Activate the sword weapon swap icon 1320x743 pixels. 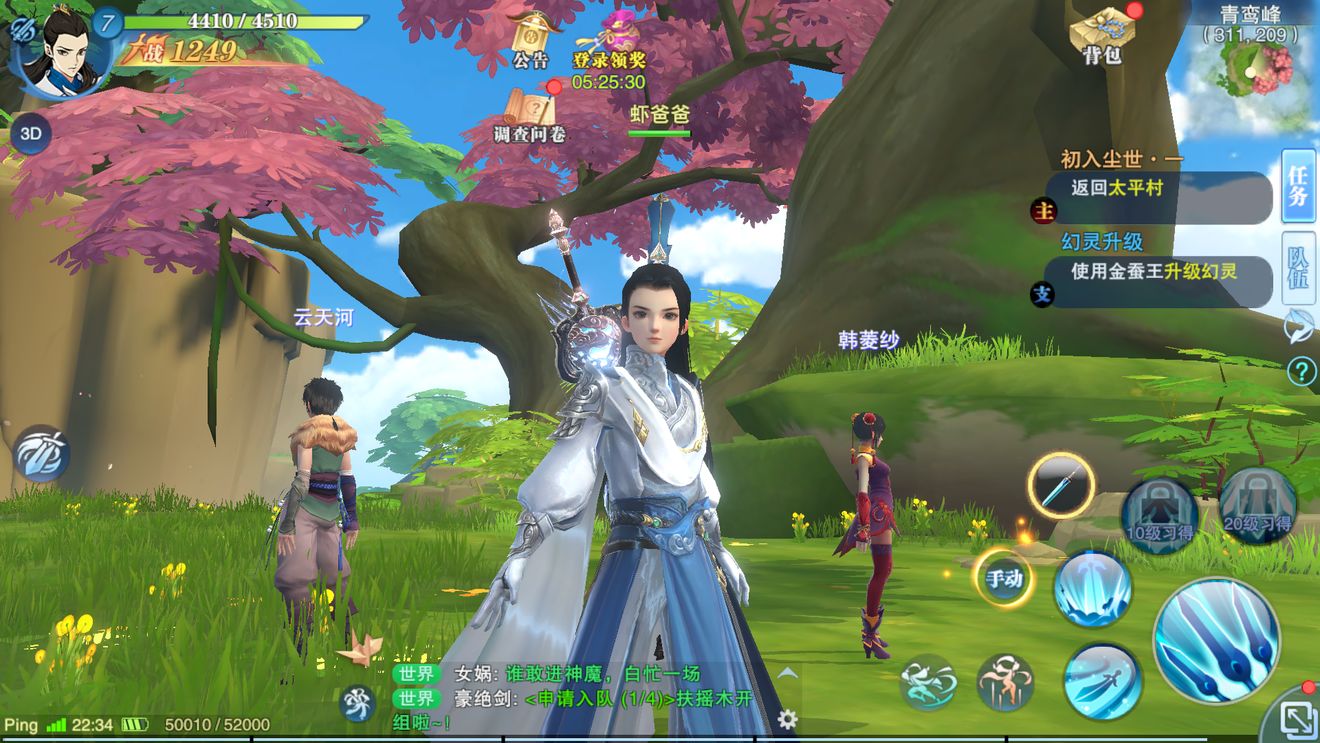(1061, 486)
